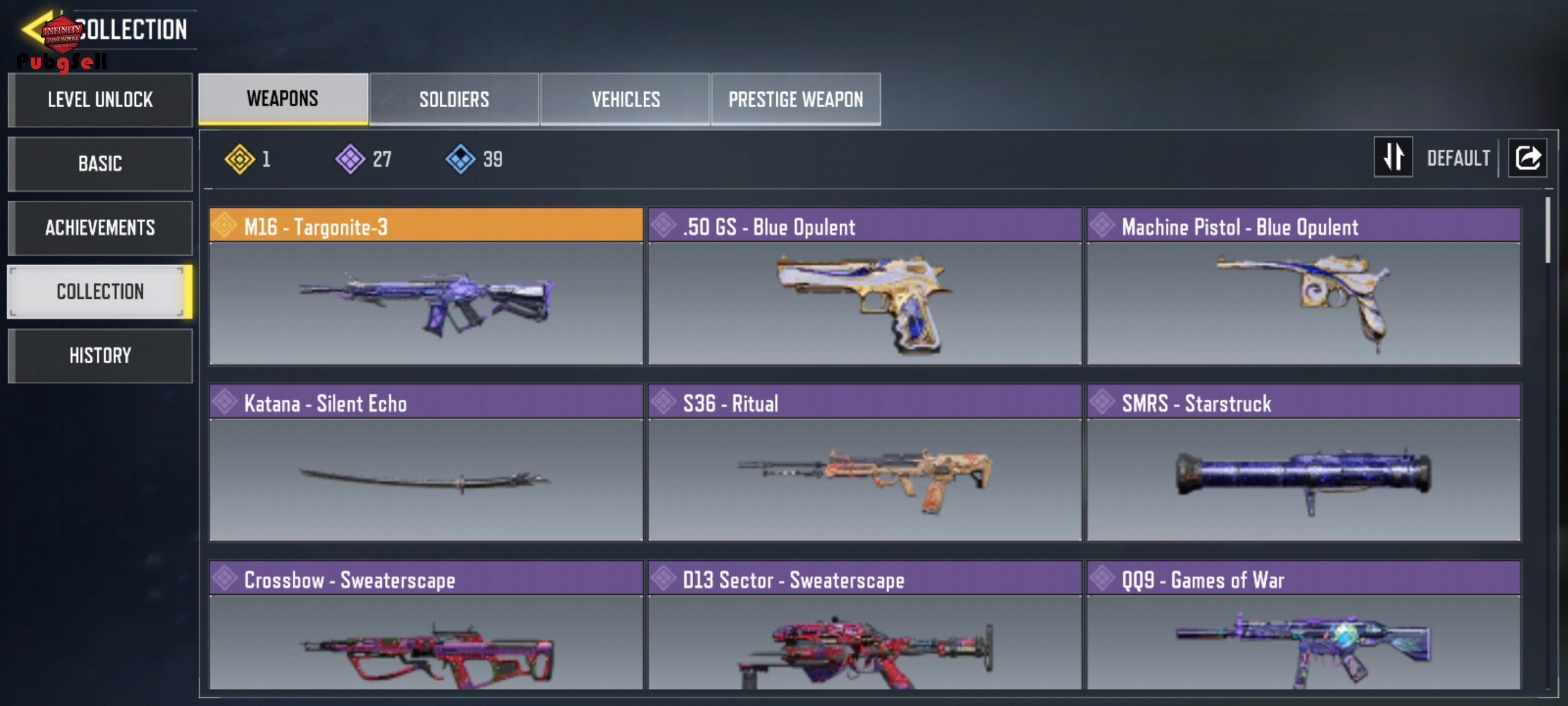The image size is (1568, 706).
Task: Select the M16 - Targonite-3 weapon card
Action: [426, 286]
